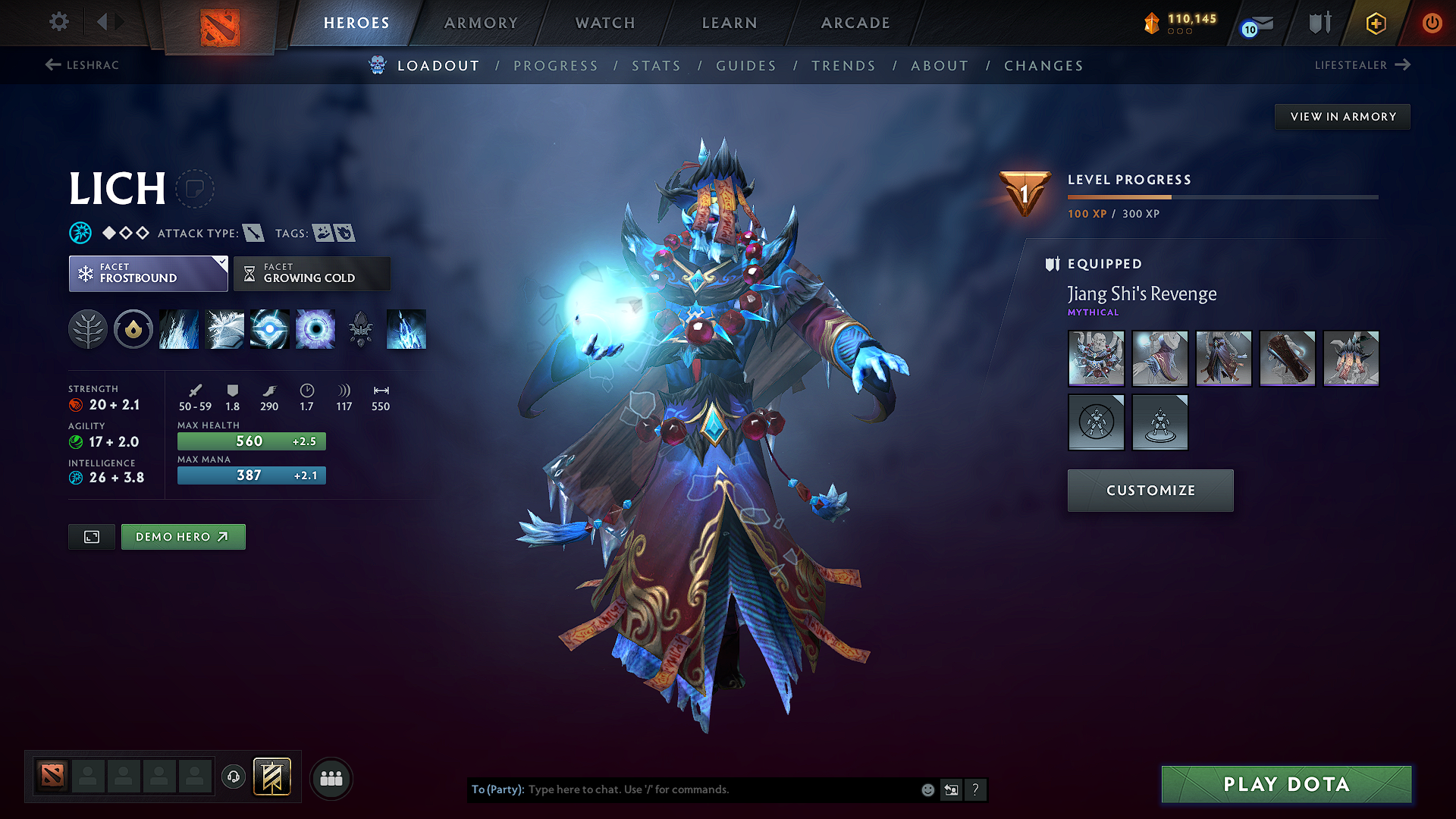Select the Chain Frost ultimate icon
The width and height of the screenshot is (1456, 819).
click(406, 329)
